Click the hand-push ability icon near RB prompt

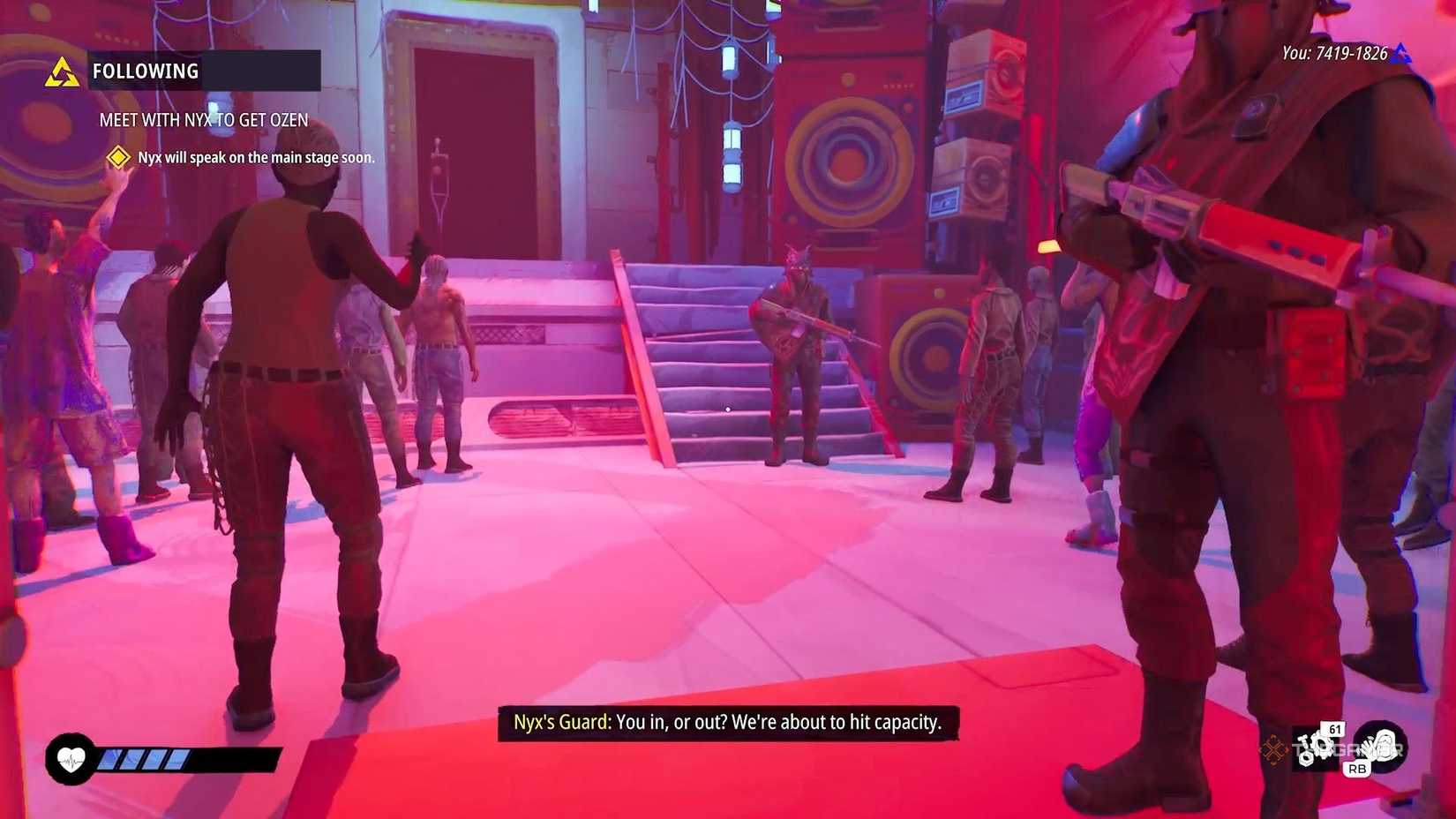(x=1383, y=746)
